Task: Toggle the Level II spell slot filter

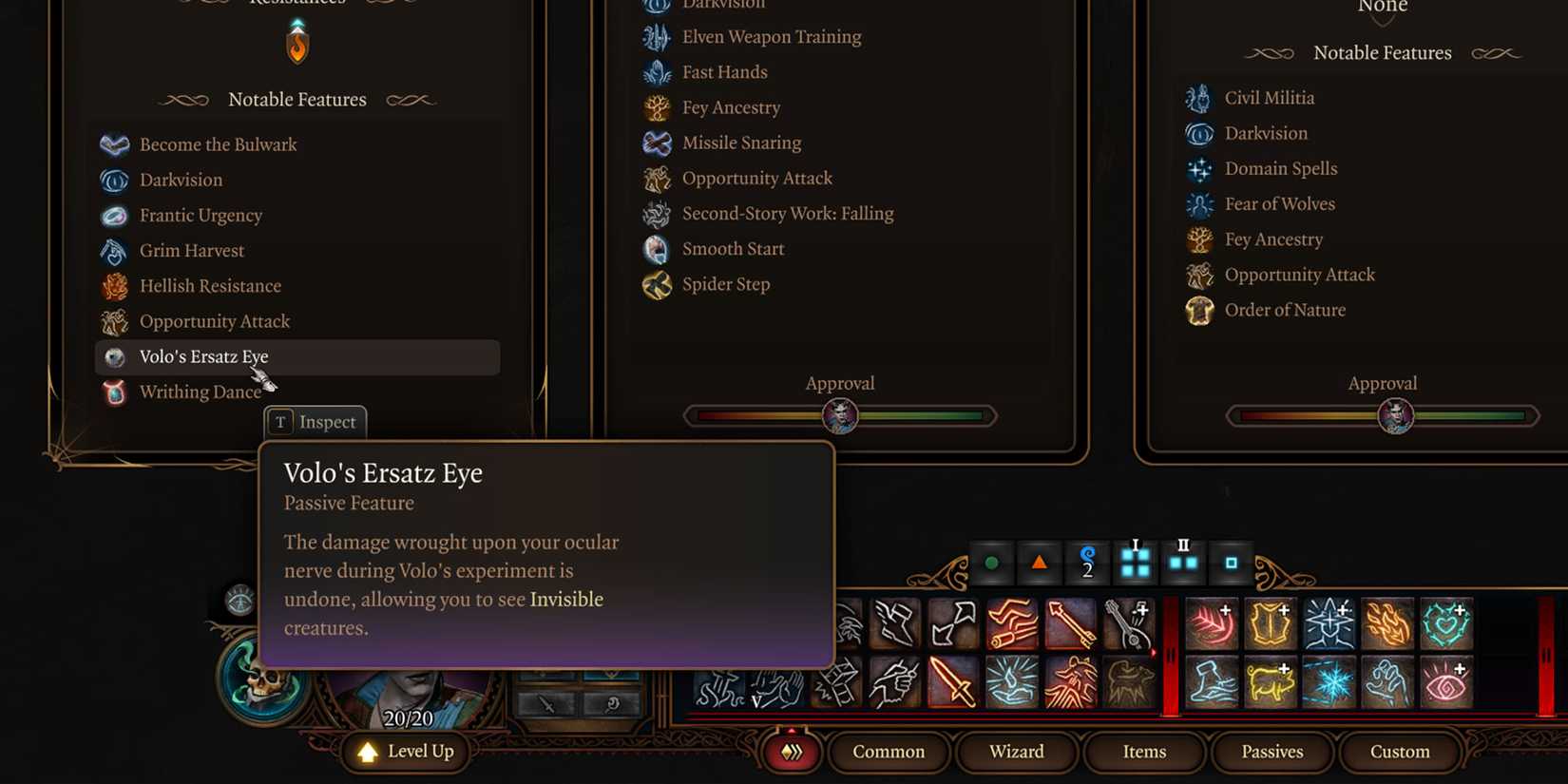Action: [x=1183, y=562]
